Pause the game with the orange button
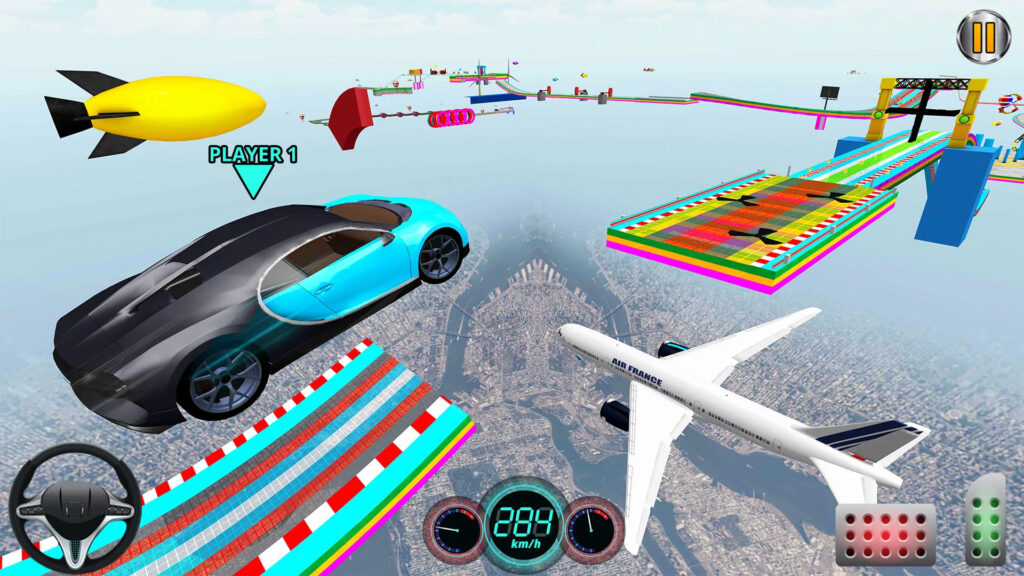Screen dimensions: 1024x576 click(983, 37)
